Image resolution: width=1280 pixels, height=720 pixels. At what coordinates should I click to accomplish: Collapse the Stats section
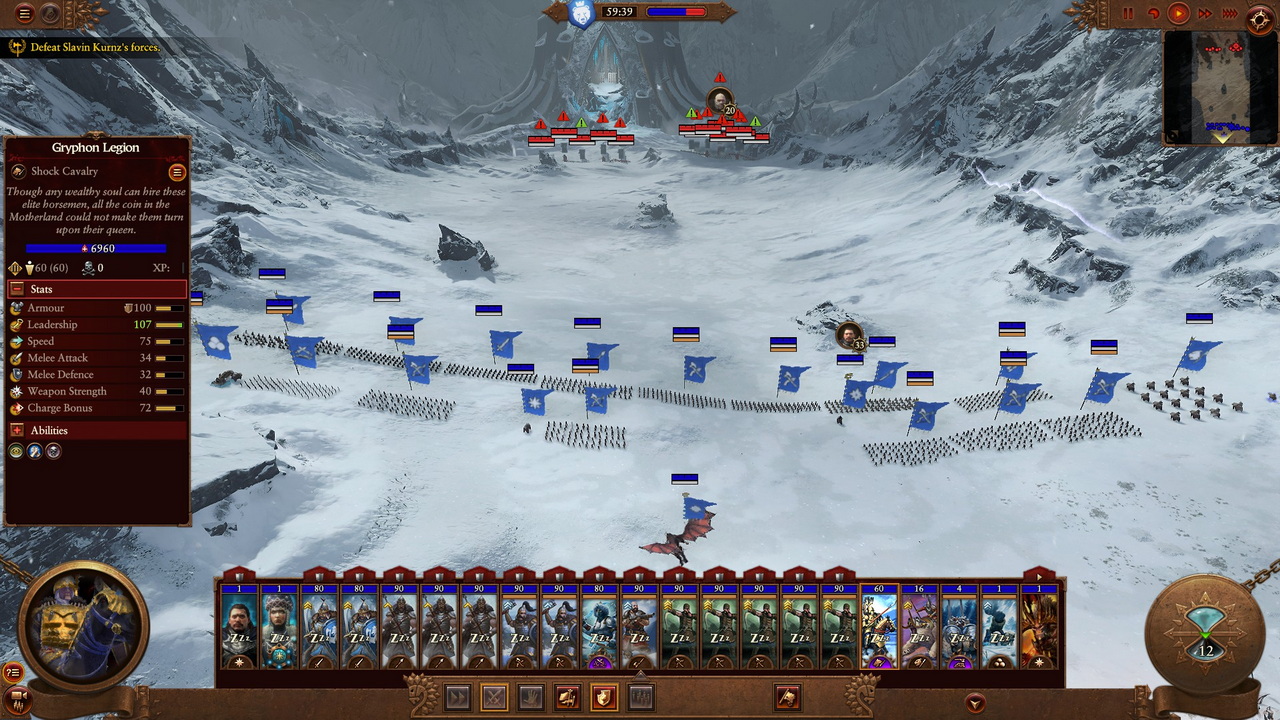17,289
